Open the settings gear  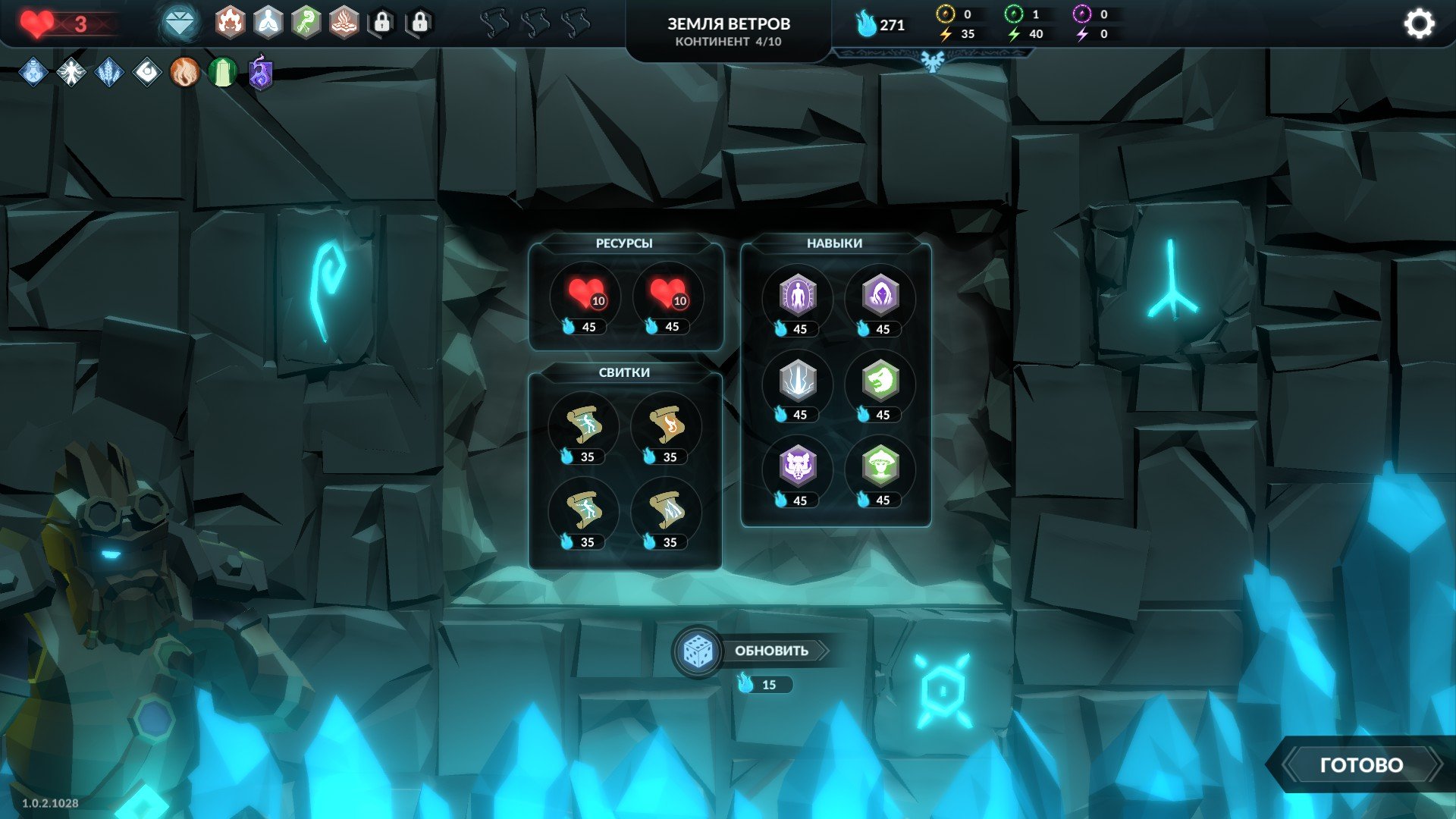1418,24
